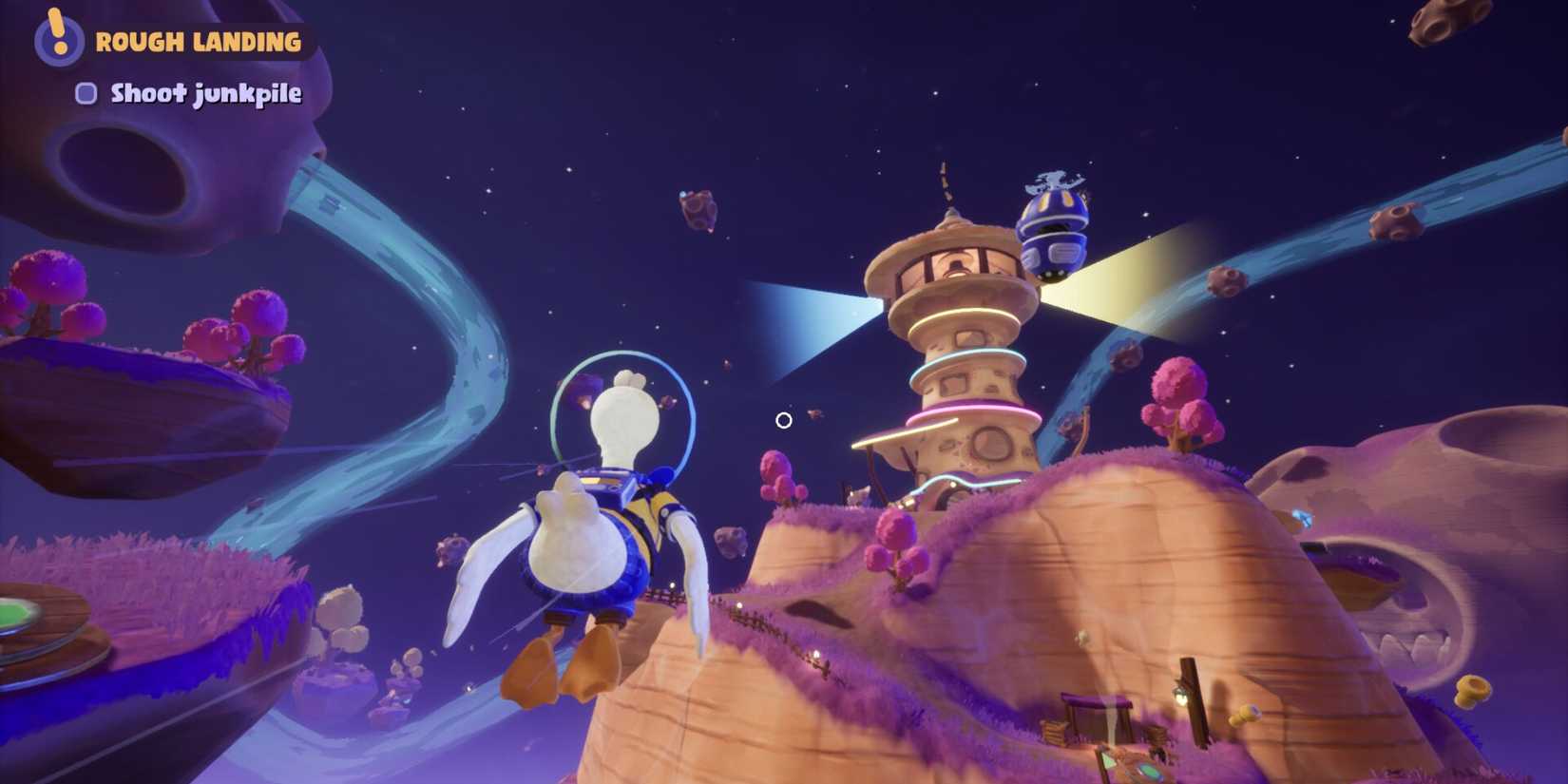Click the crosshair aiming reticle
This screenshot has height=784, width=1568.
(x=783, y=419)
